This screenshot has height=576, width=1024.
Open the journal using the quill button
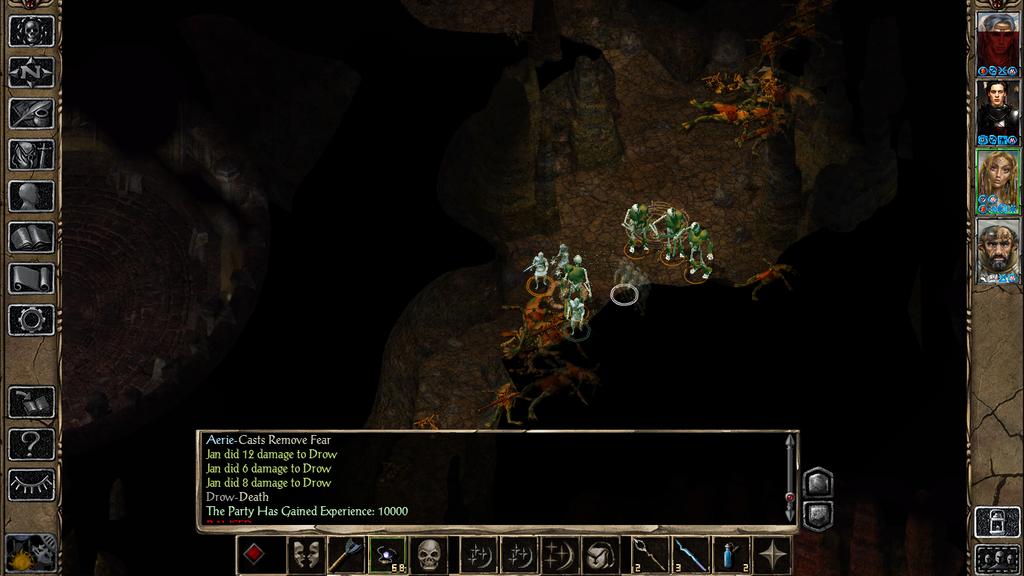[31, 113]
